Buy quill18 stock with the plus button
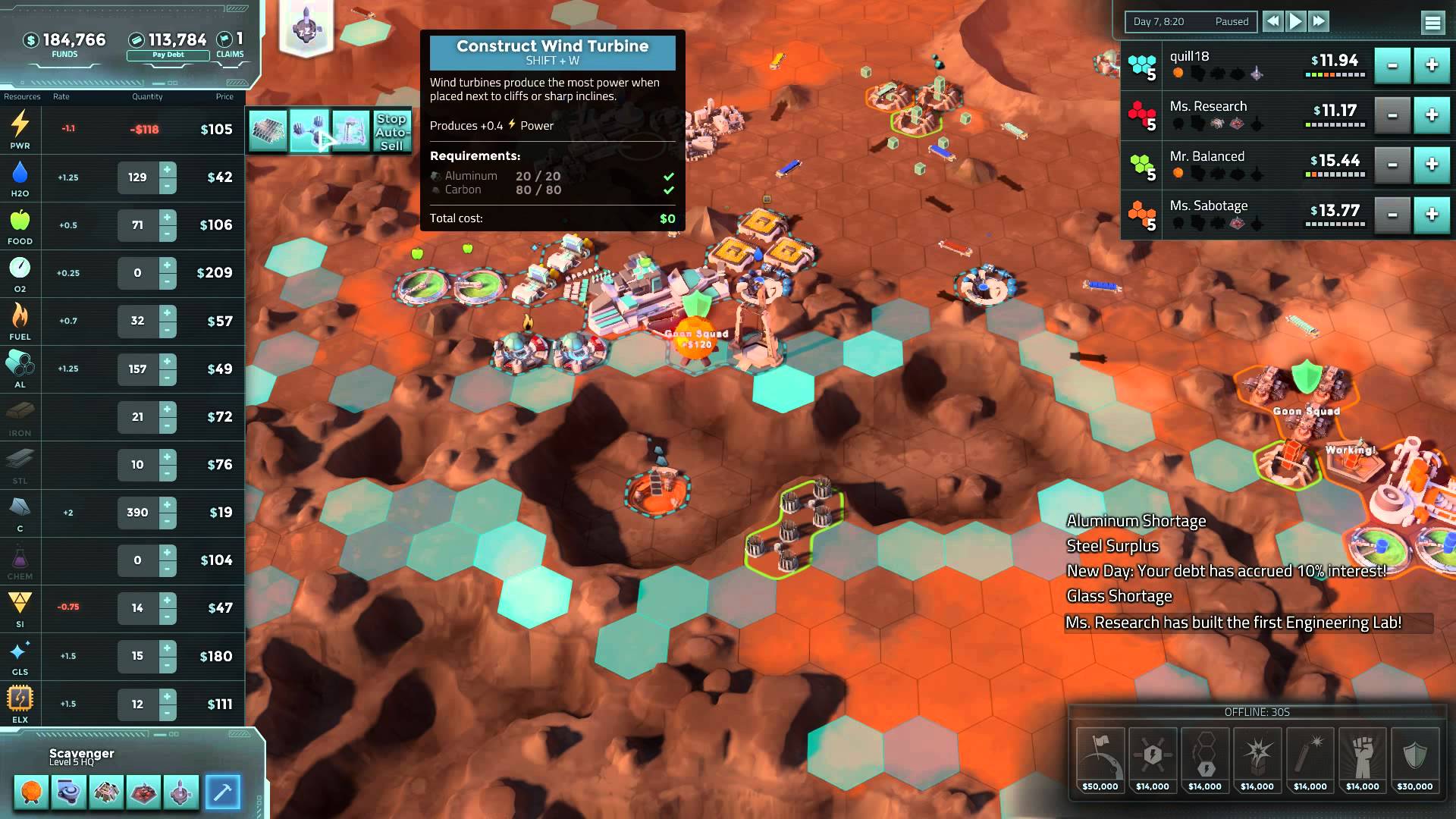The image size is (1456, 819). 1430,66
